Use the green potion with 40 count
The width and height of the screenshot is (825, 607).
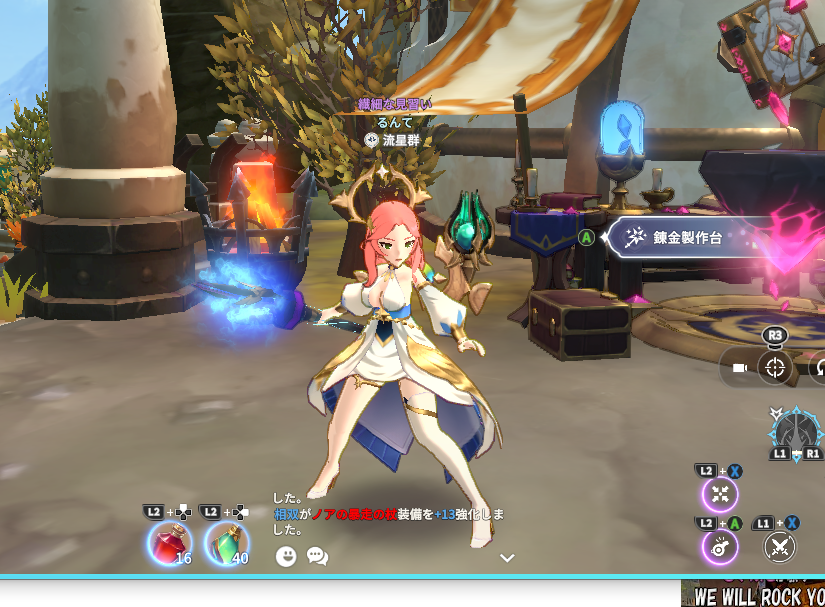(227, 544)
